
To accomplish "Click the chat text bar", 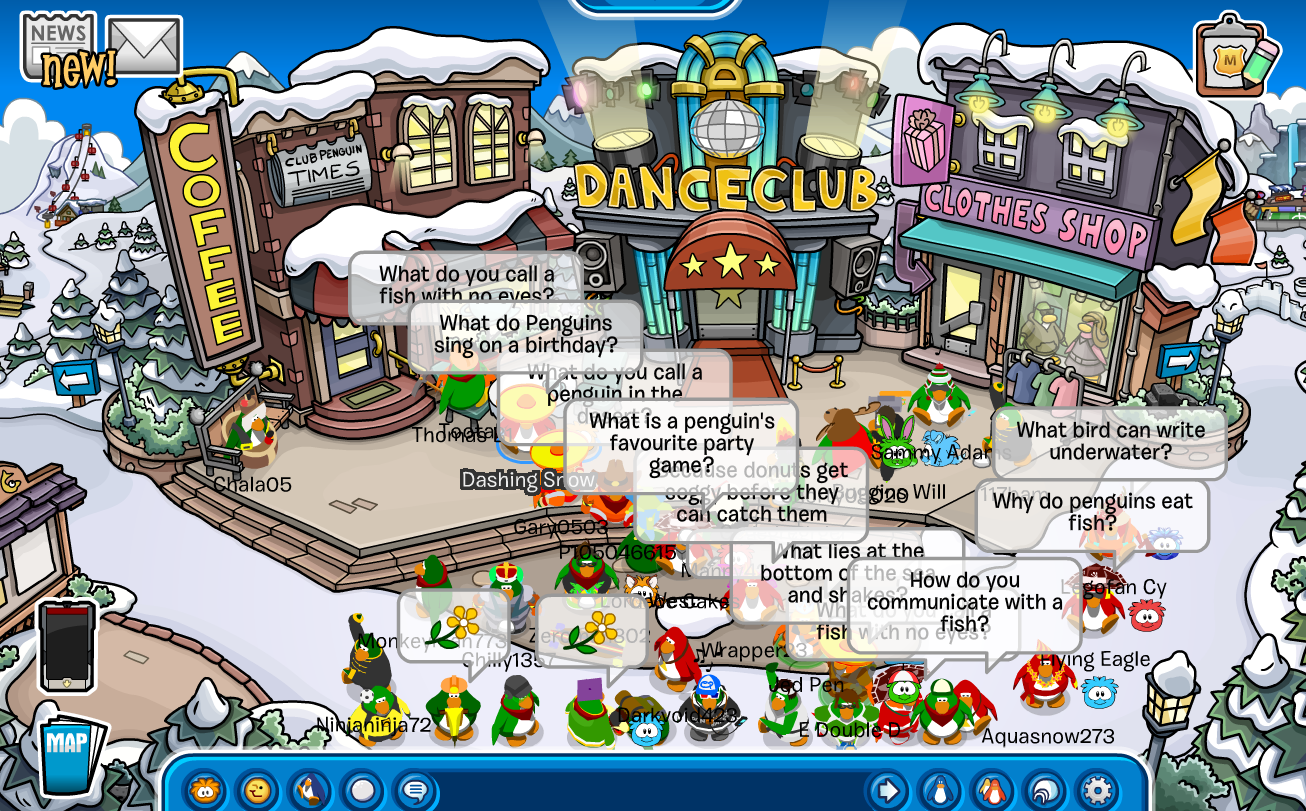I will click(x=650, y=792).
